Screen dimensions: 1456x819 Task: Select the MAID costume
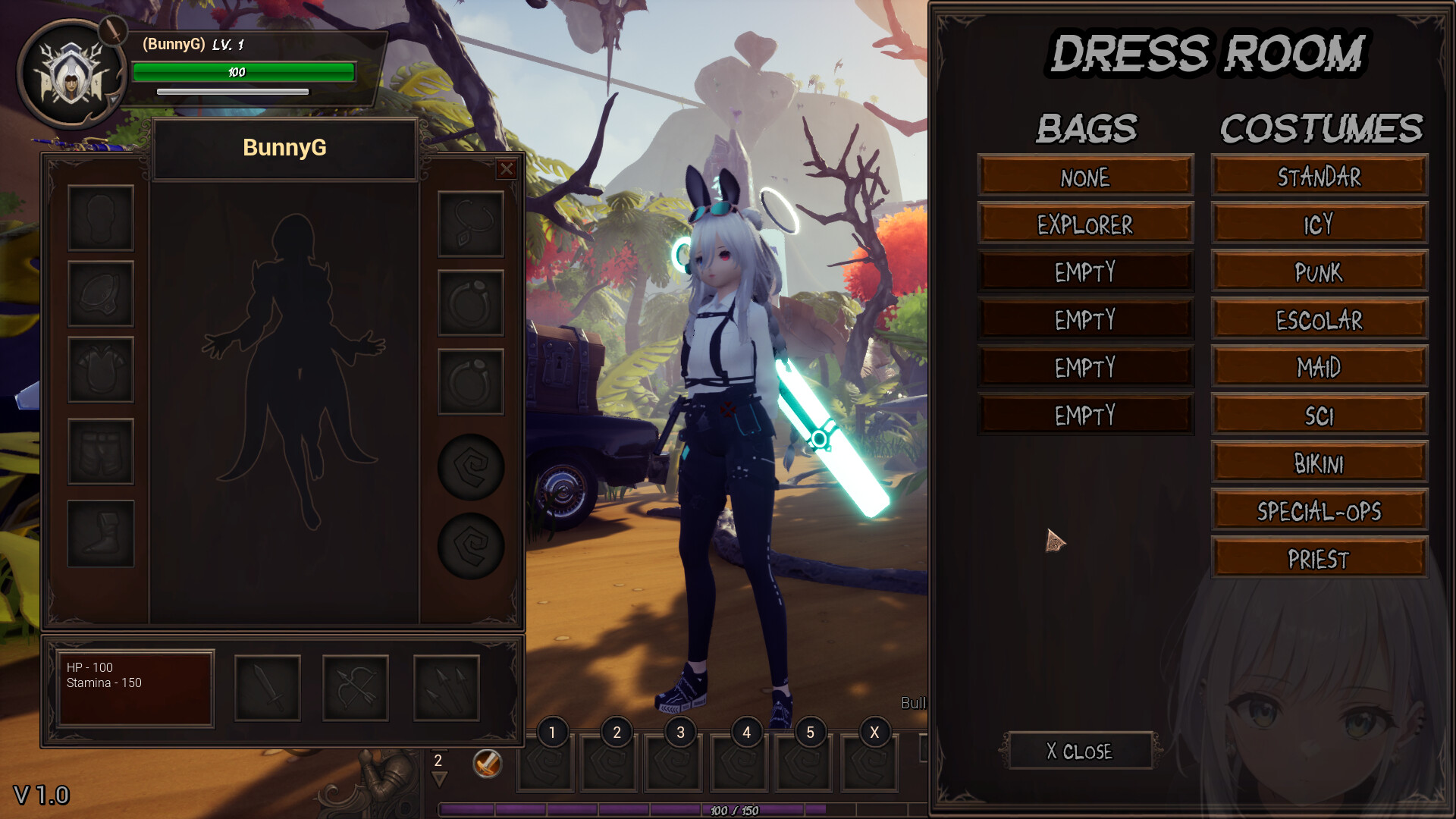coord(1319,368)
